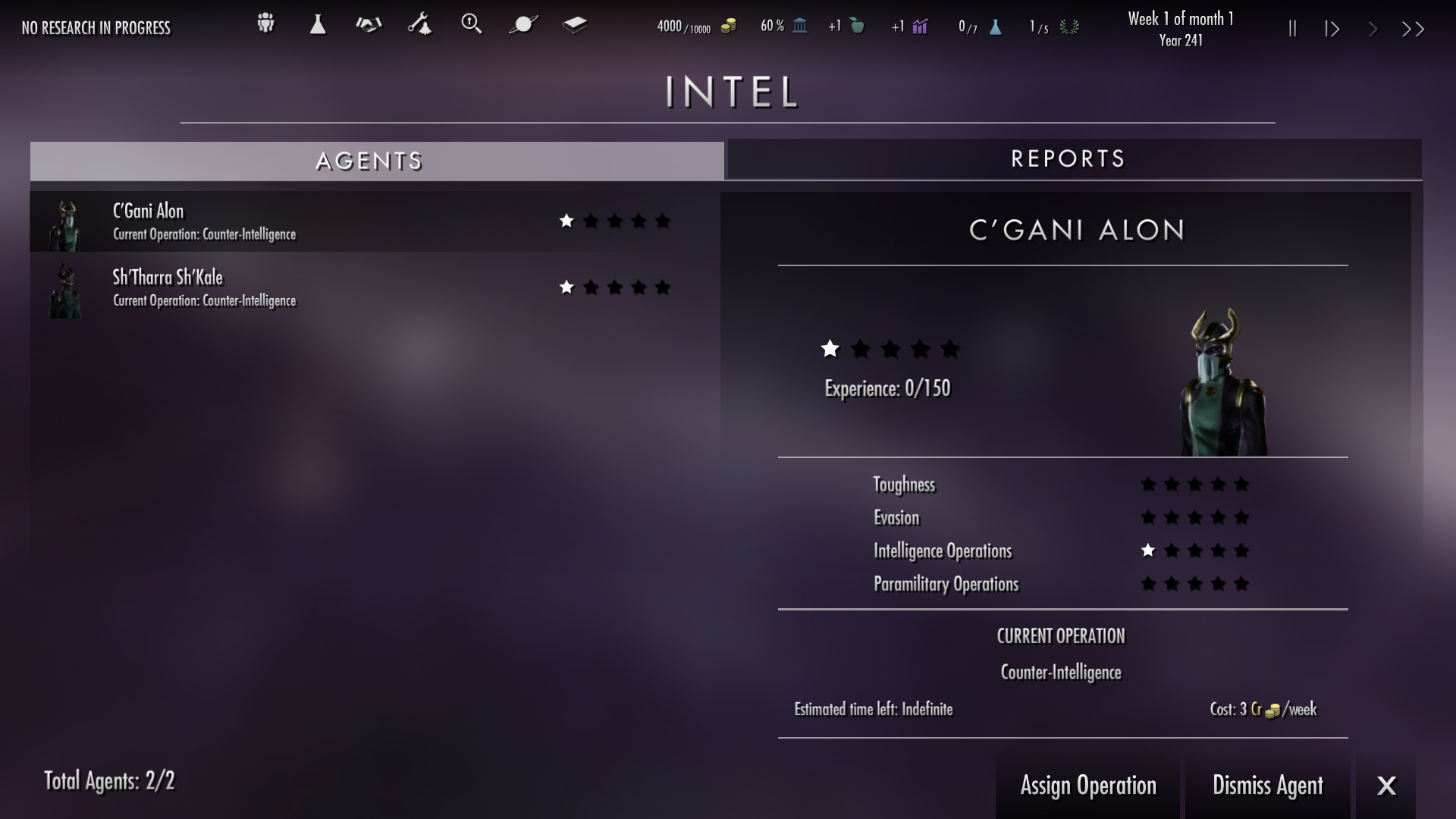1456x819 pixels.
Task: Open the intel magnifying glass icon
Action: pos(472,24)
